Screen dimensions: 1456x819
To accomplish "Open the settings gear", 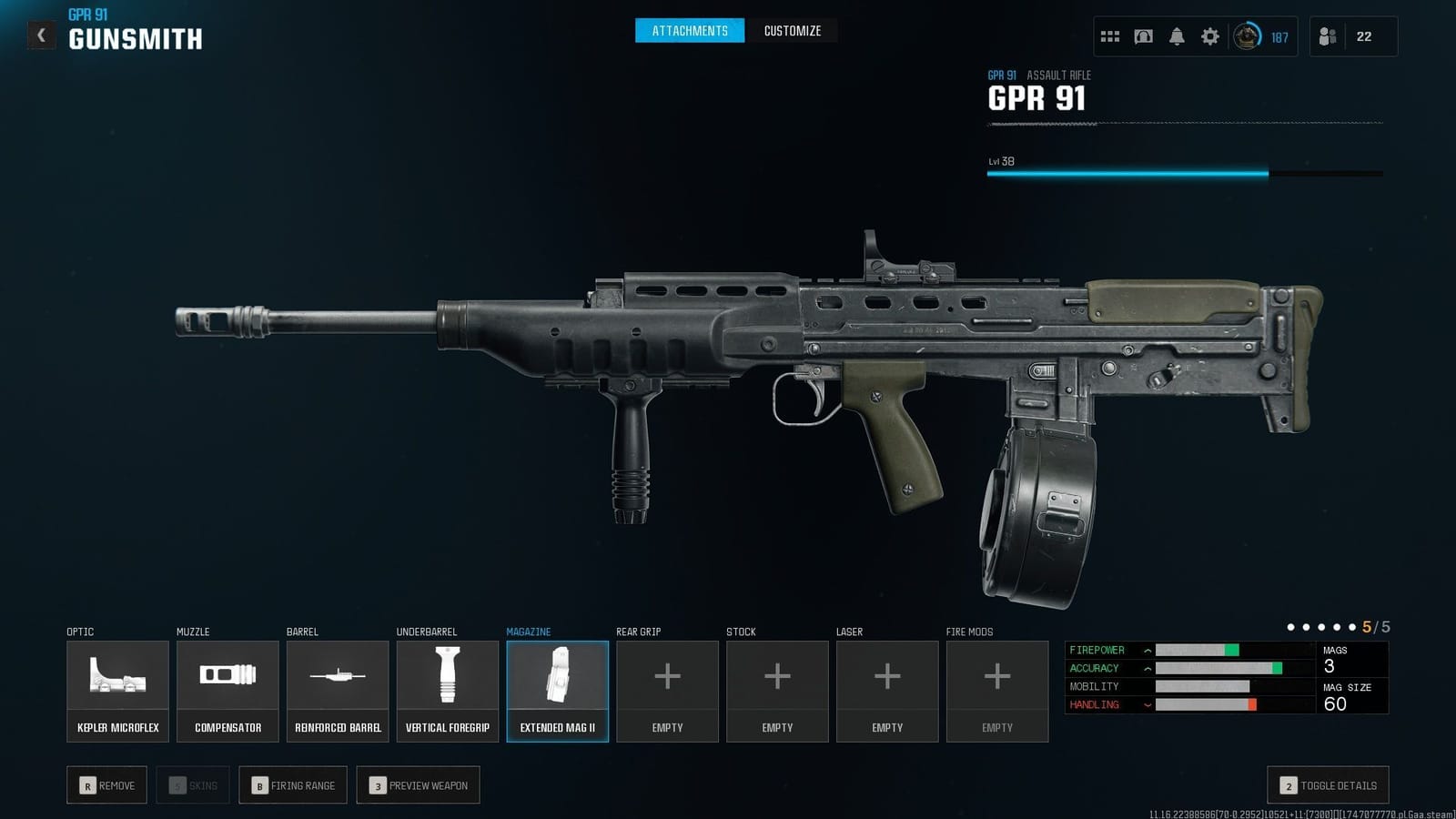I will (x=1209, y=36).
